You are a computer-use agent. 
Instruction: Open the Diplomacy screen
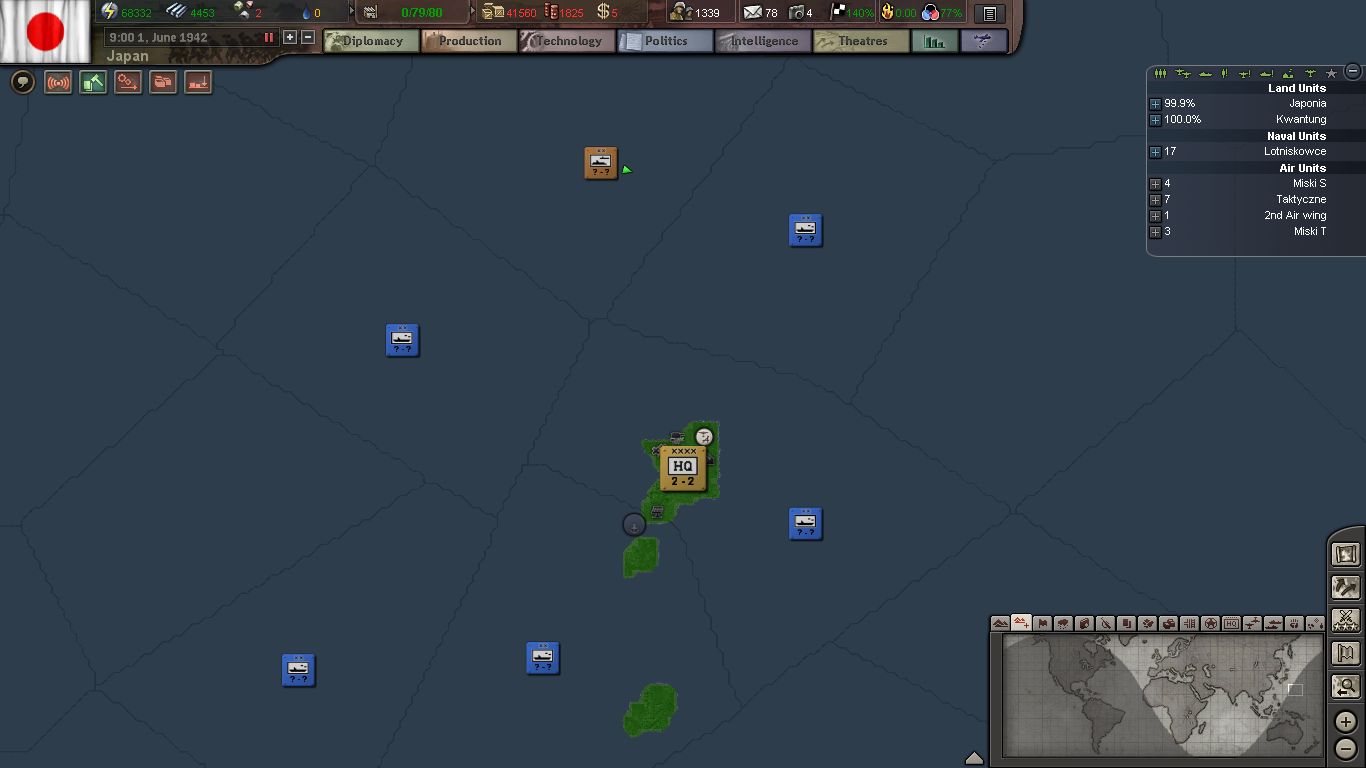(x=371, y=41)
